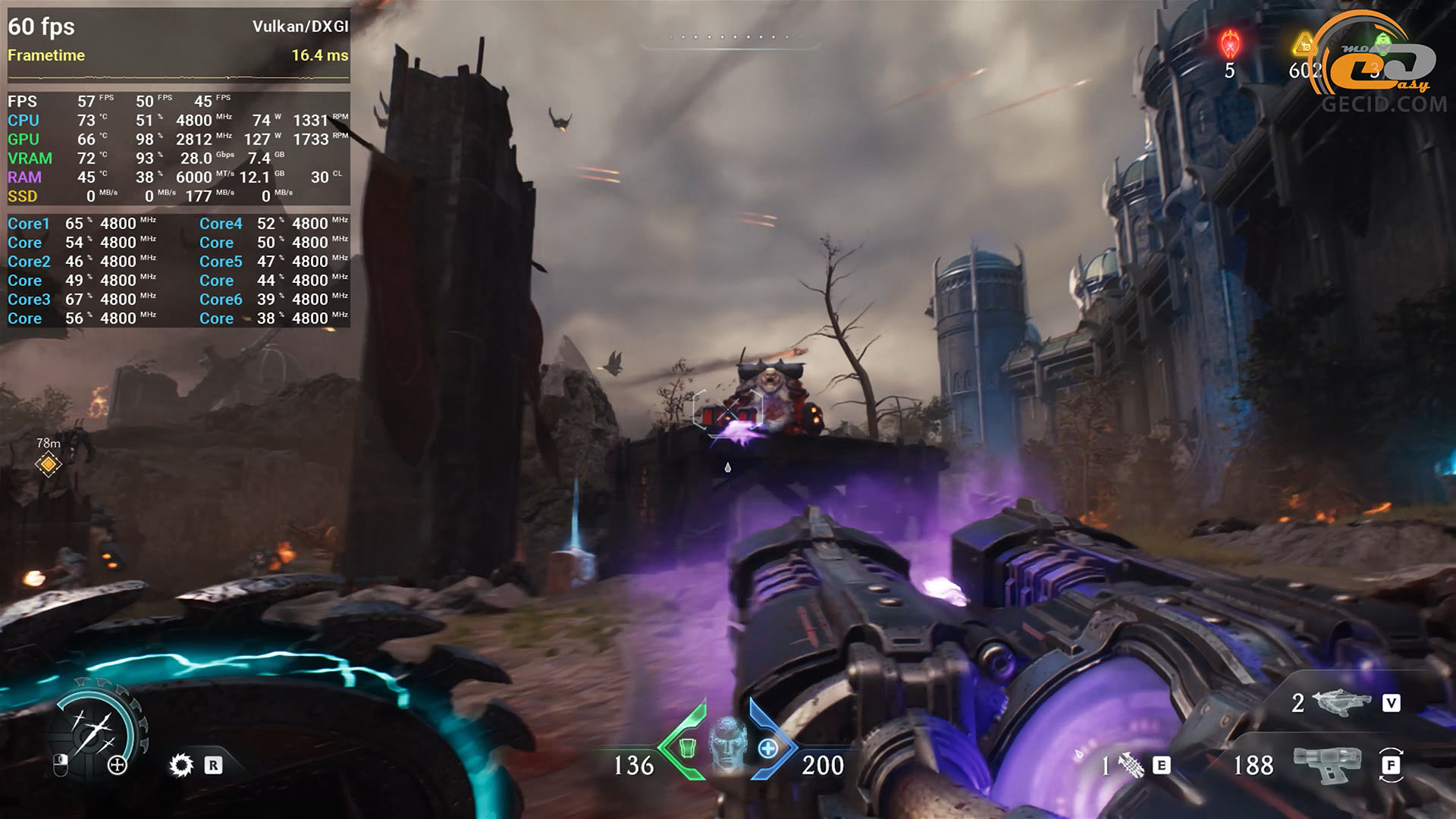Click the blue health cross icon
Image resolution: width=1456 pixels, height=819 pixels.
pyautogui.click(x=768, y=749)
